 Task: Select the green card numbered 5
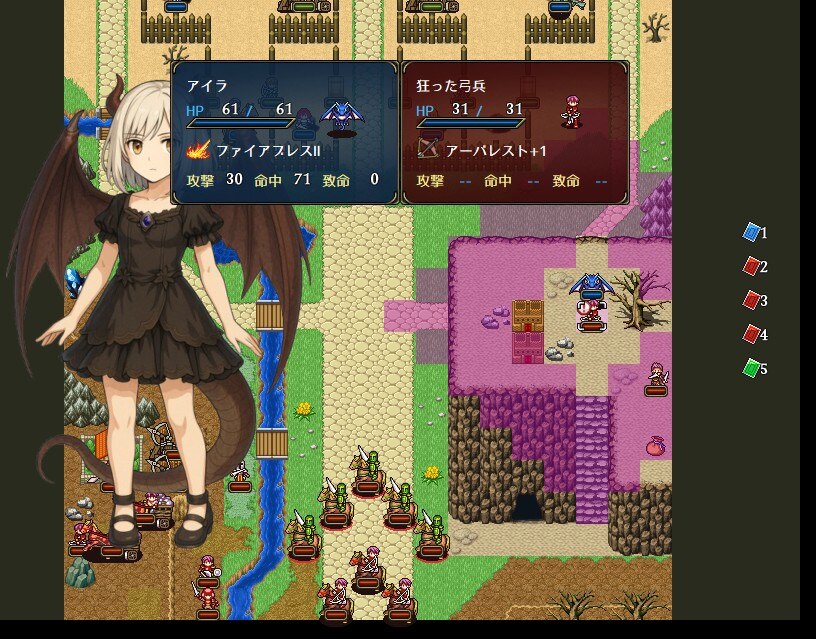click(752, 369)
